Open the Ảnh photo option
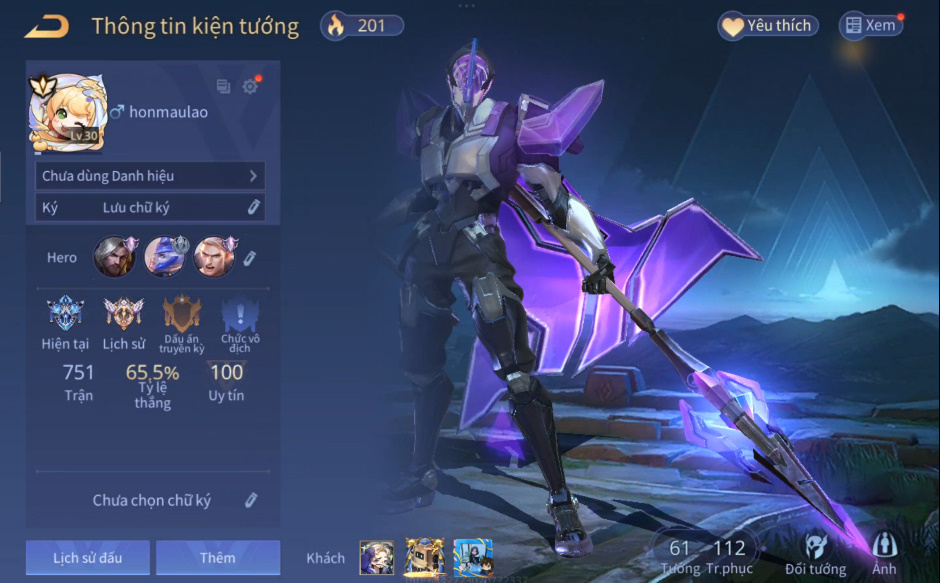Screen dimensions: 940x583 tap(884, 553)
